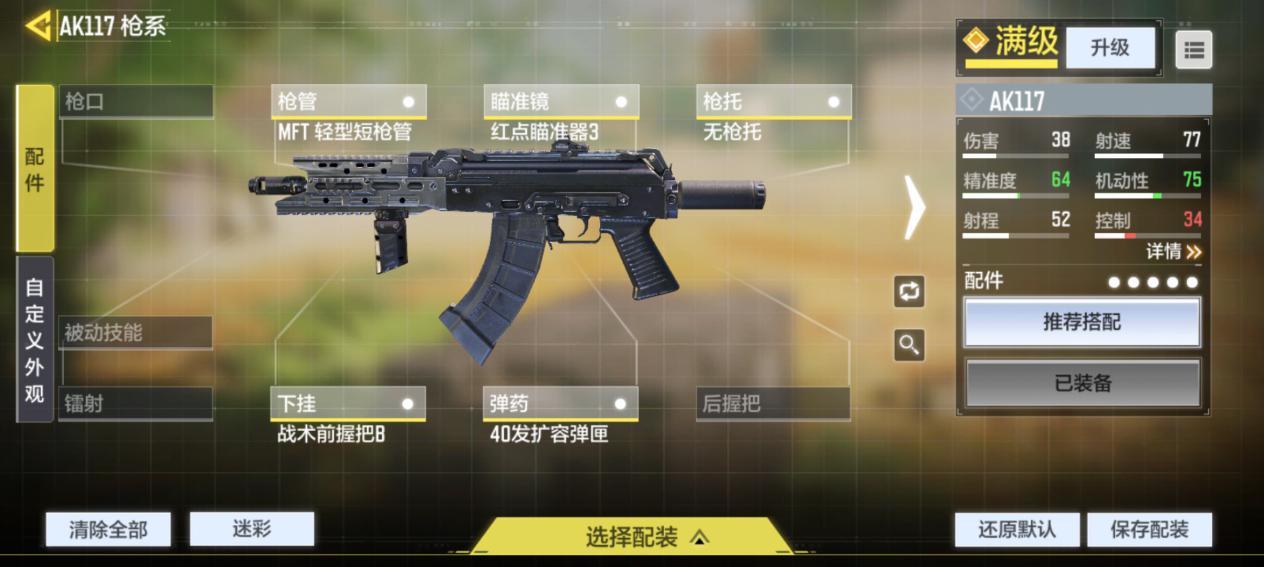This screenshot has width=1264, height=567.
Task: Choose the 瞄准镜 attachment slot
Action: [x=560, y=102]
